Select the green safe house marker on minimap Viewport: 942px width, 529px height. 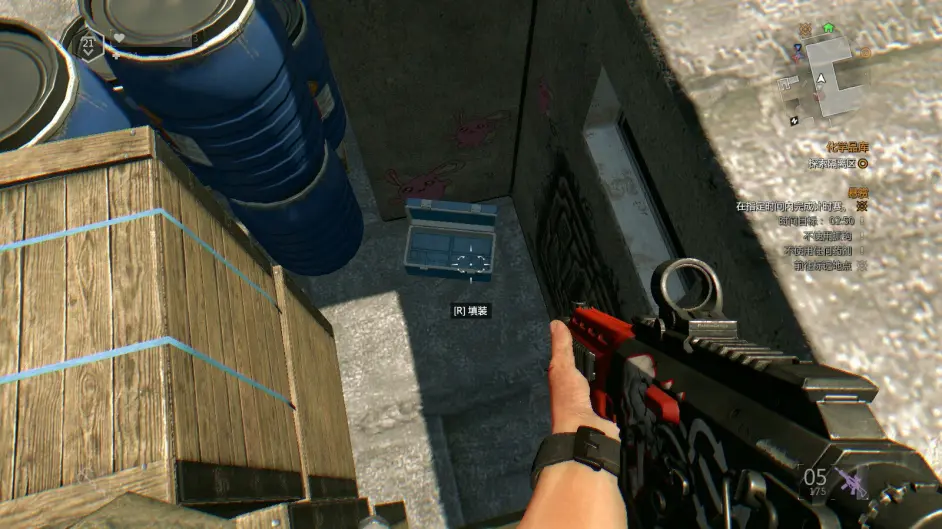[x=828, y=28]
